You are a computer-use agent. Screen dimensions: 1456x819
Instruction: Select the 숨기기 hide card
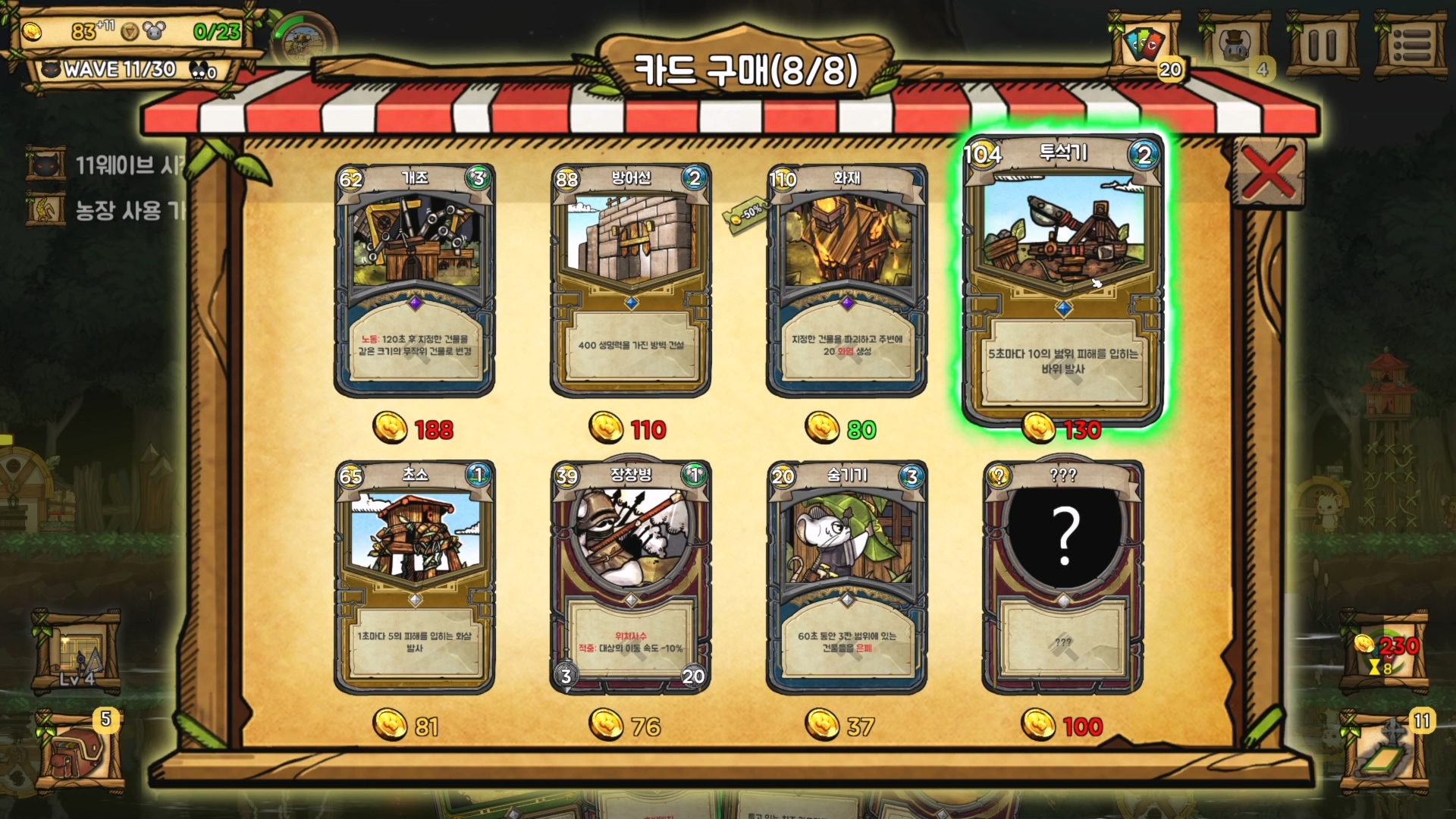pos(846,576)
